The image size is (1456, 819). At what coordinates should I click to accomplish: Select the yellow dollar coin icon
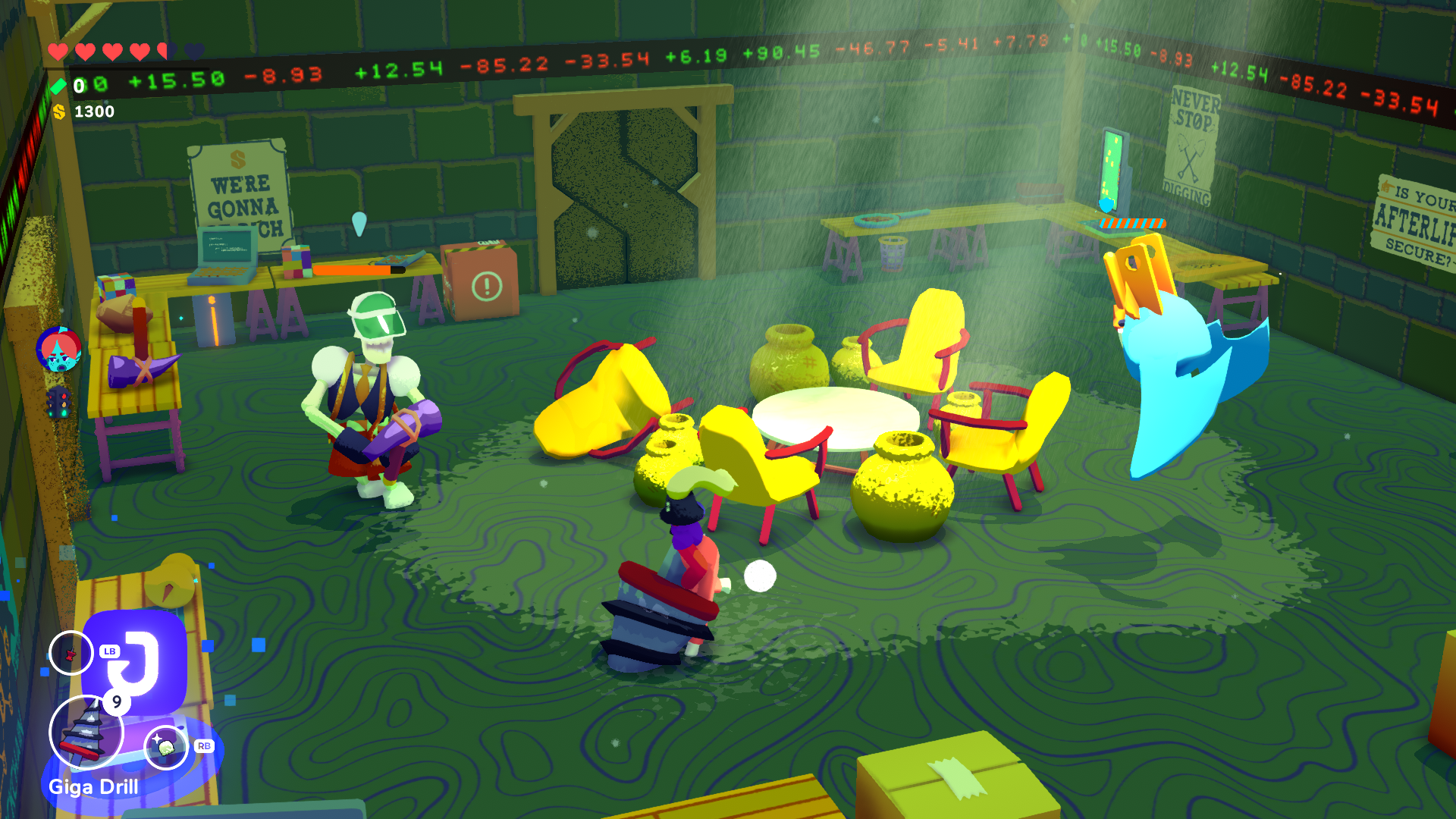(59, 111)
